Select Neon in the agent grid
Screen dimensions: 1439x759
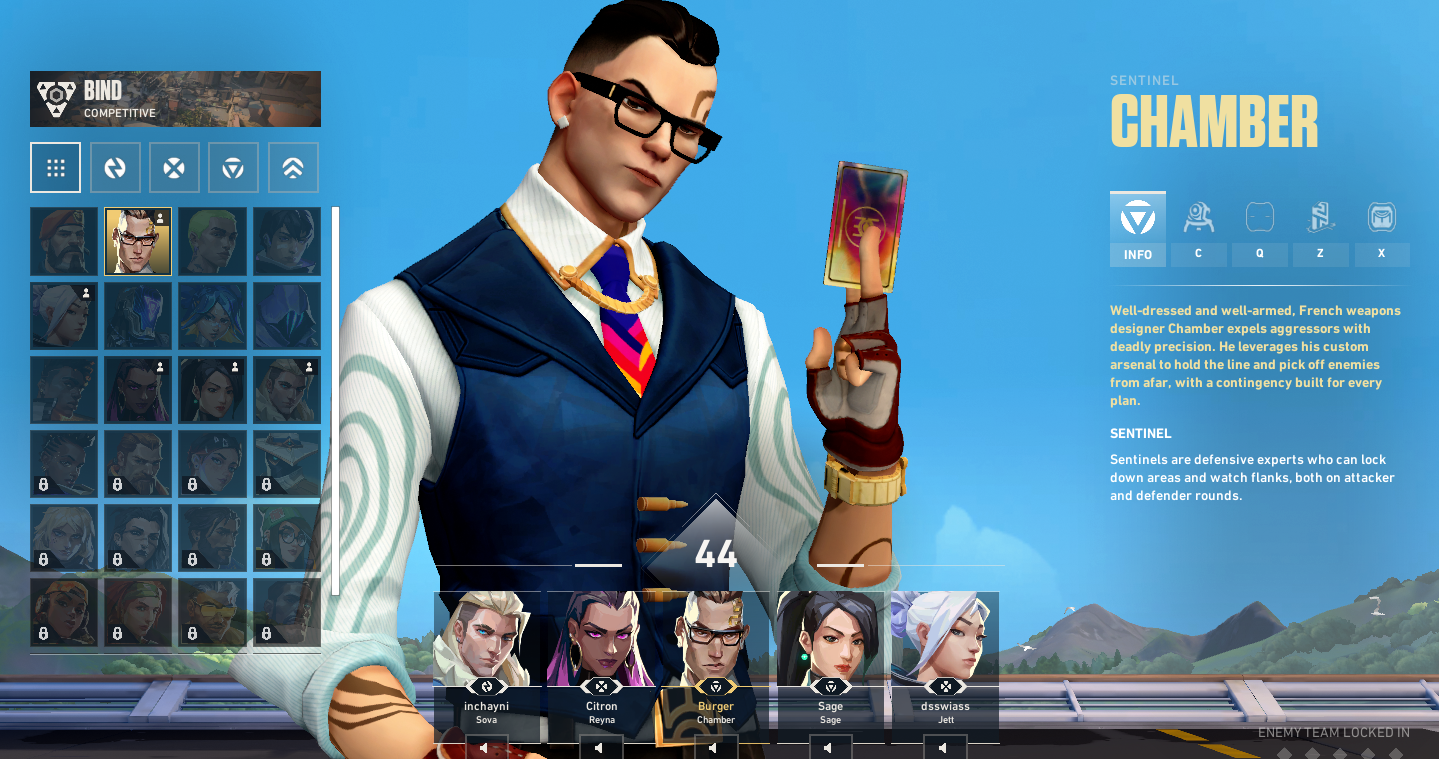click(212, 315)
